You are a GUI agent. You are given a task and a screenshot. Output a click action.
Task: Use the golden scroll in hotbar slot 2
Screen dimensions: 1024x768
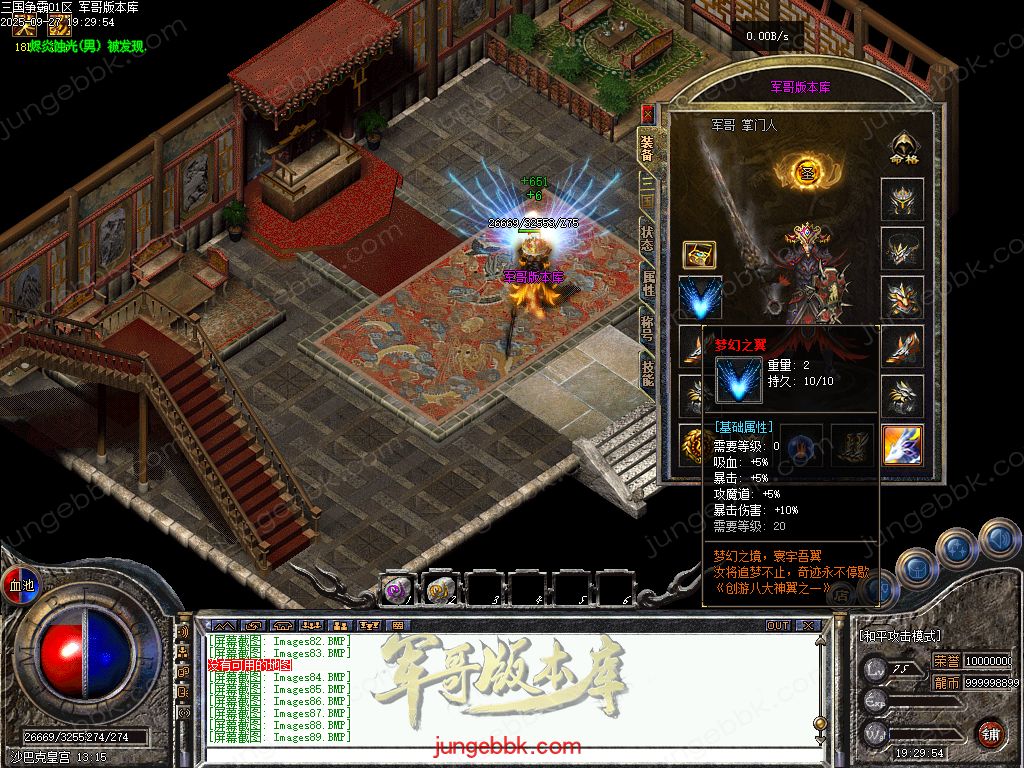point(441,590)
